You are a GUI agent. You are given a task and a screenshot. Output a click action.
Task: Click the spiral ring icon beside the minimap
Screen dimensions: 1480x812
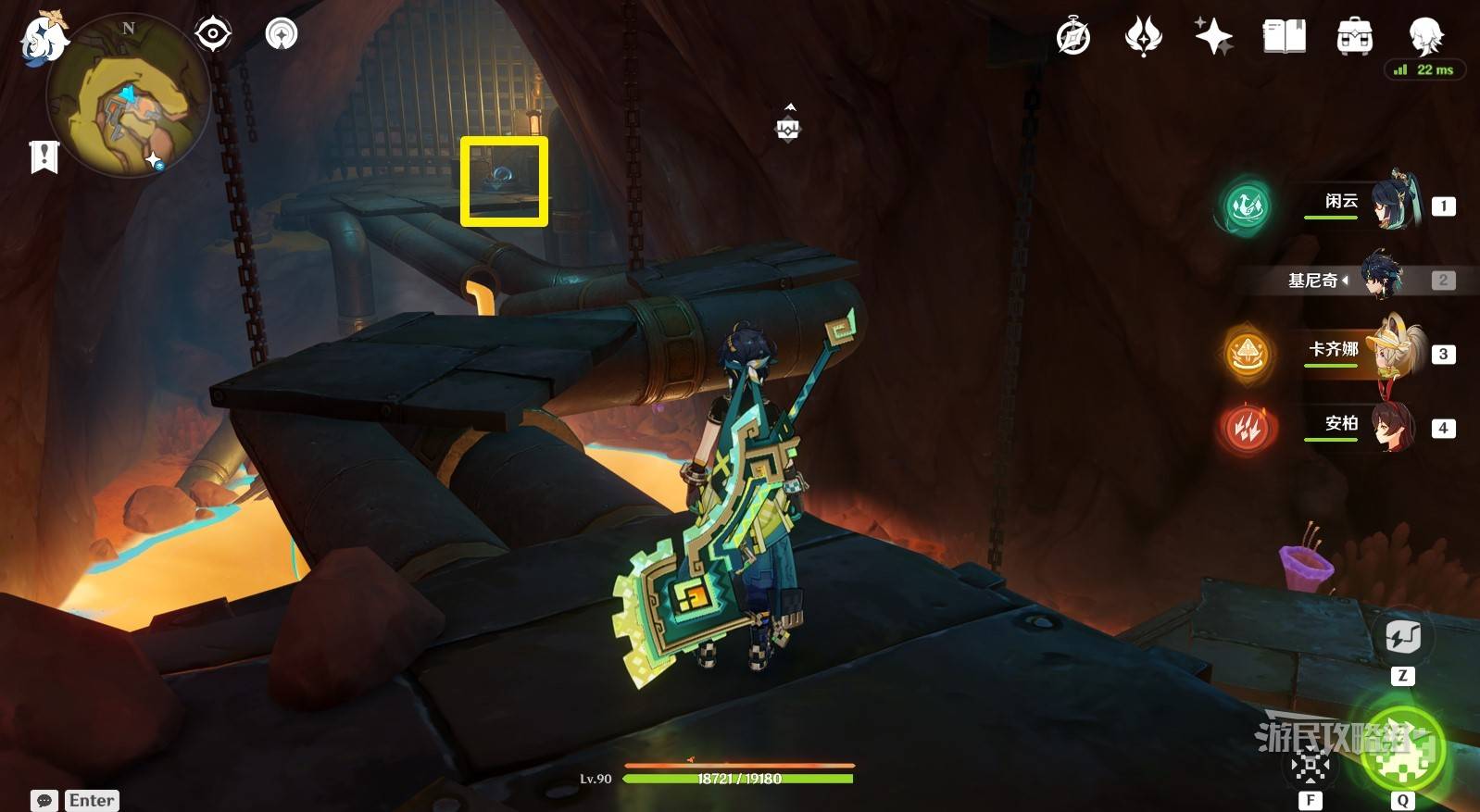tap(282, 34)
